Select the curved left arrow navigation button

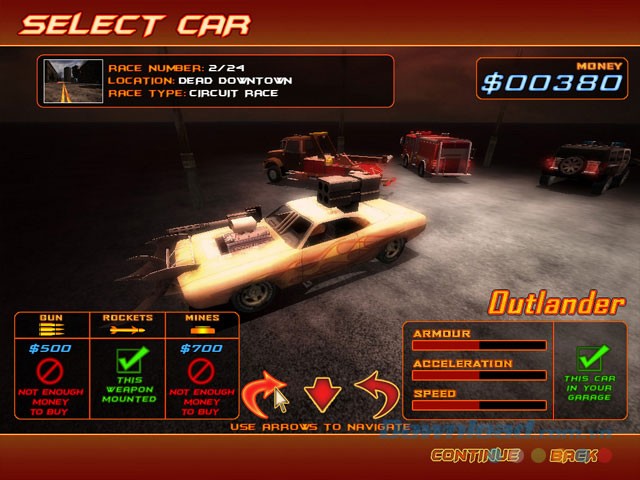pyautogui.click(x=377, y=392)
